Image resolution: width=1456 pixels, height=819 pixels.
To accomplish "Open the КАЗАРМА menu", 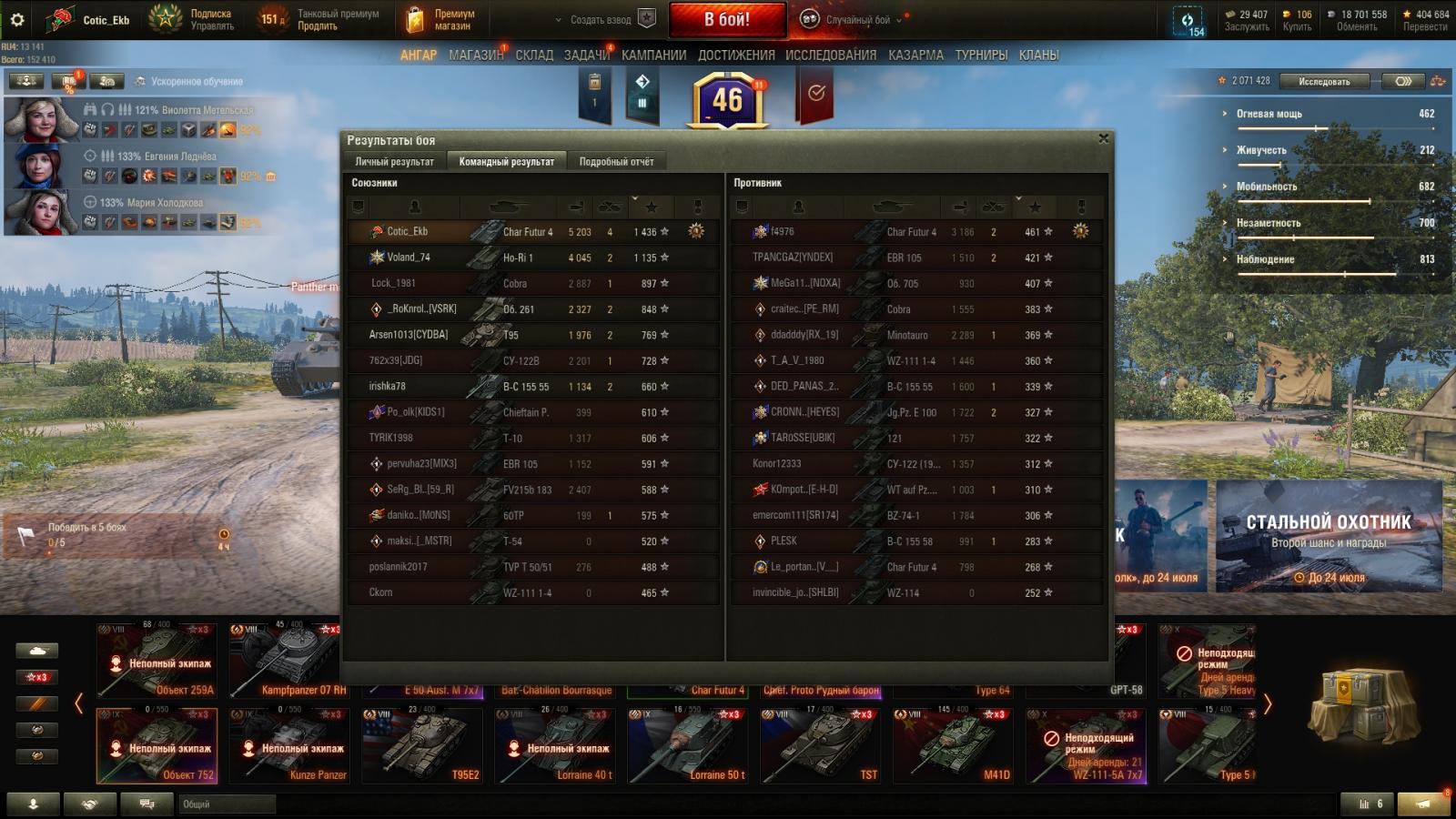I will pos(915,56).
